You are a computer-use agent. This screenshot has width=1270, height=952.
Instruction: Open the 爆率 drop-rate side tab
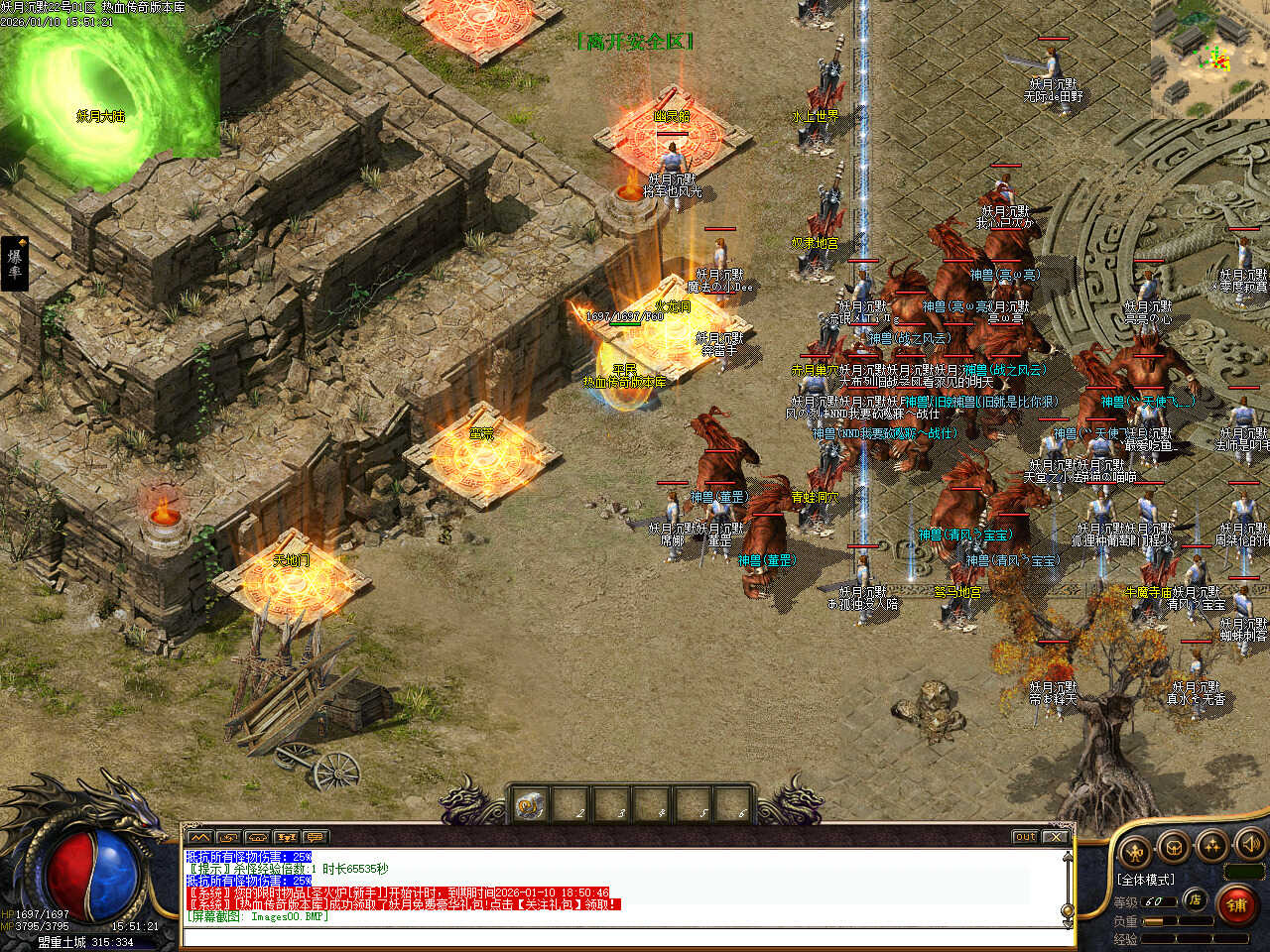coord(15,264)
